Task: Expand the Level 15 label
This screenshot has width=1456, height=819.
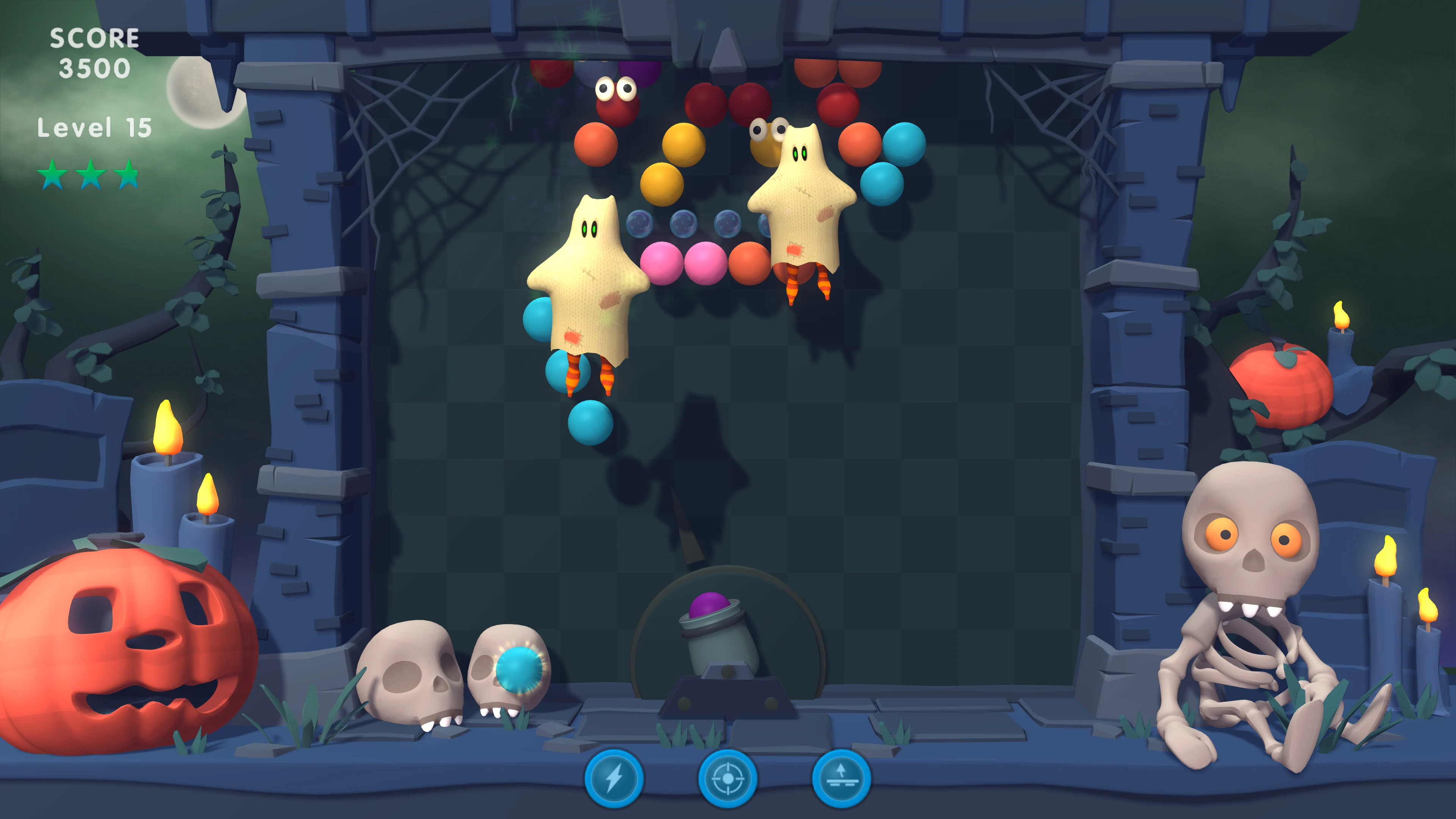Action: (94, 127)
